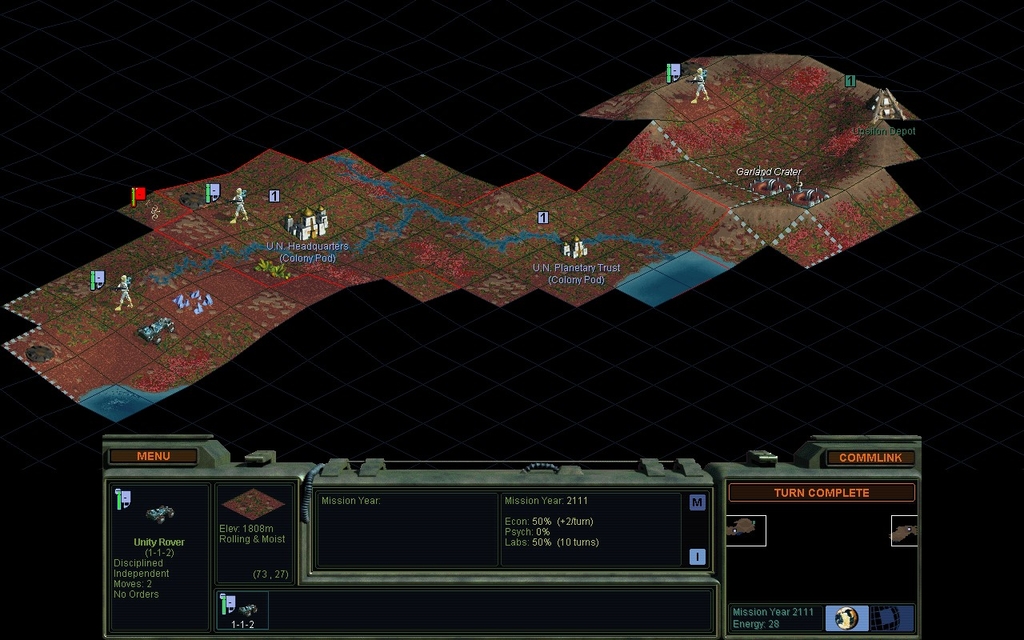The height and width of the screenshot is (640, 1024).
Task: Select the 1-1-2 rover in unit stack
Action: click(243, 610)
